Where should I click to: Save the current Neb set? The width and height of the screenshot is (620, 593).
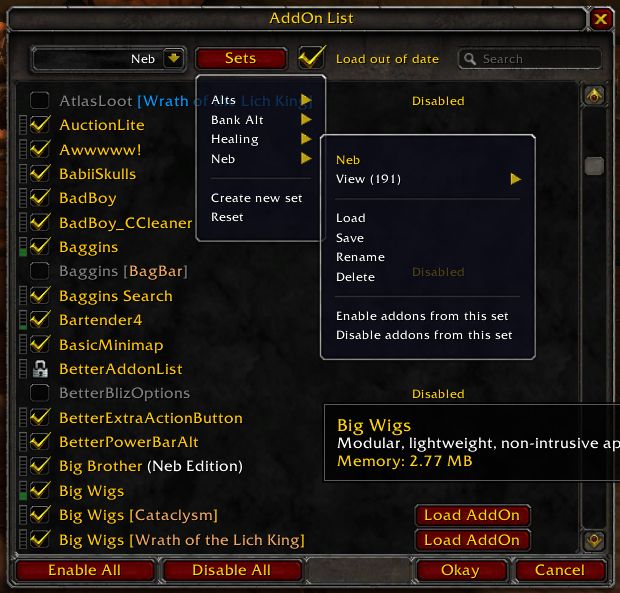350,238
